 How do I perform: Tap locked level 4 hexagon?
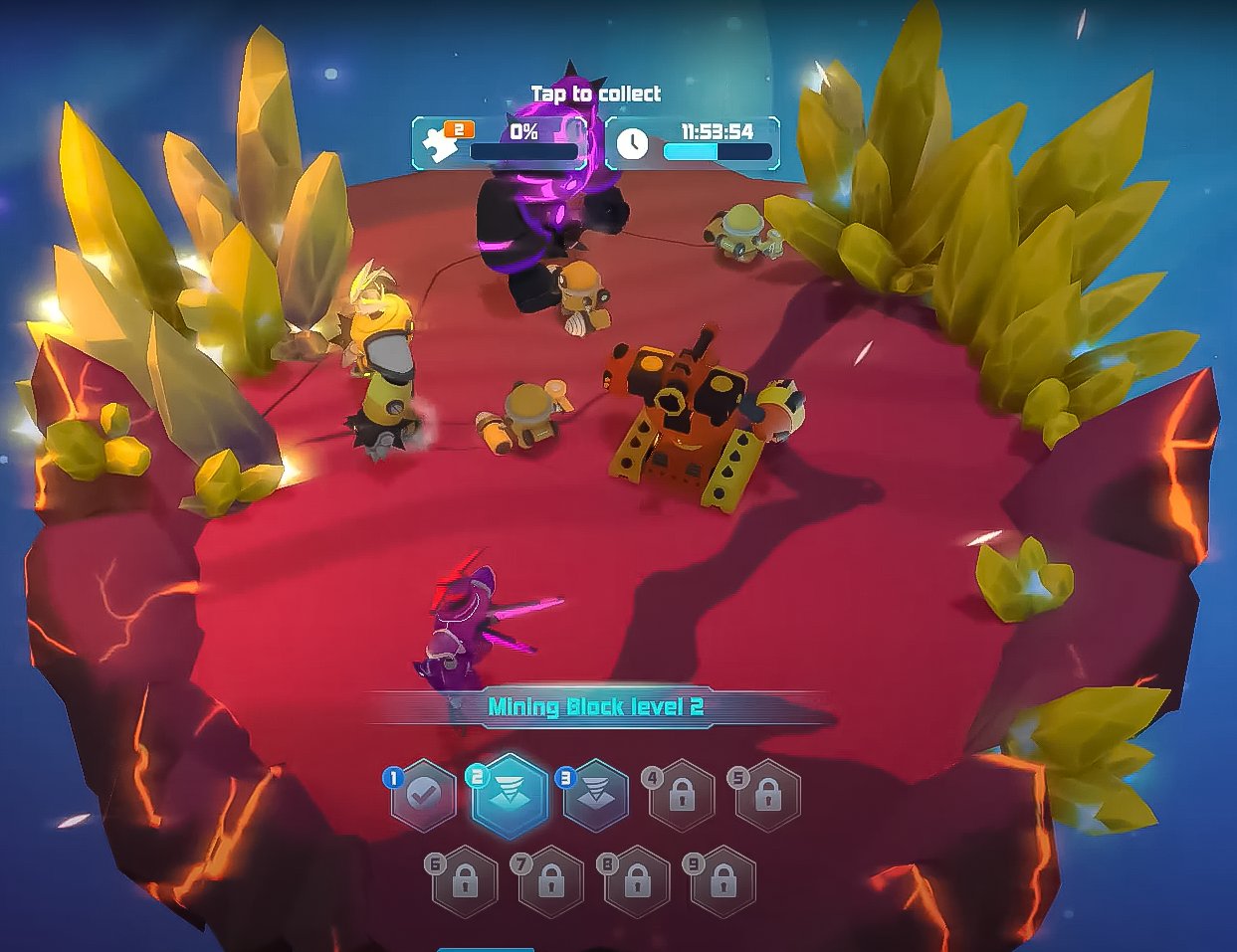pos(682,797)
